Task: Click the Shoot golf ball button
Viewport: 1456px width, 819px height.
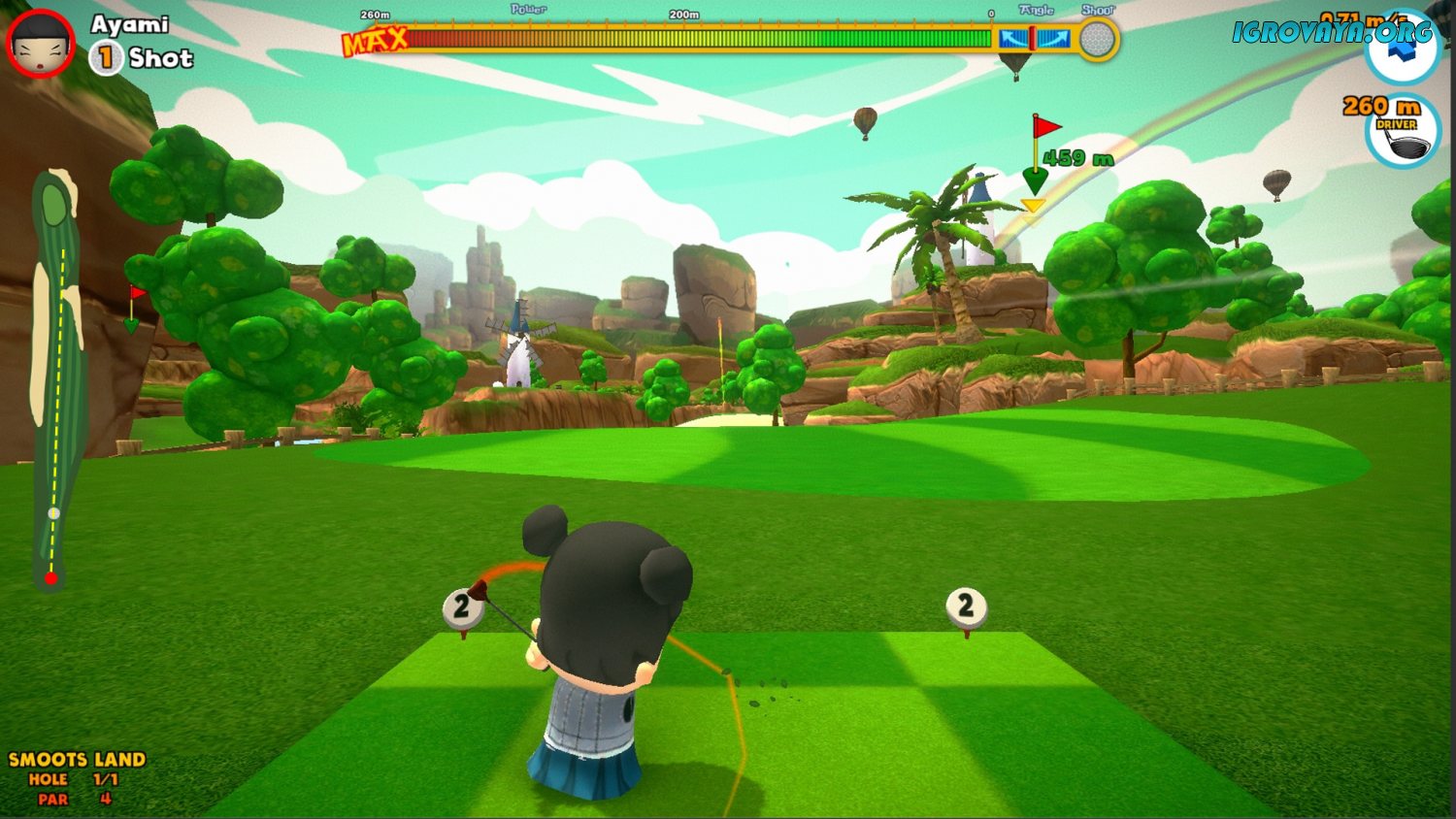Action: click(x=1098, y=40)
